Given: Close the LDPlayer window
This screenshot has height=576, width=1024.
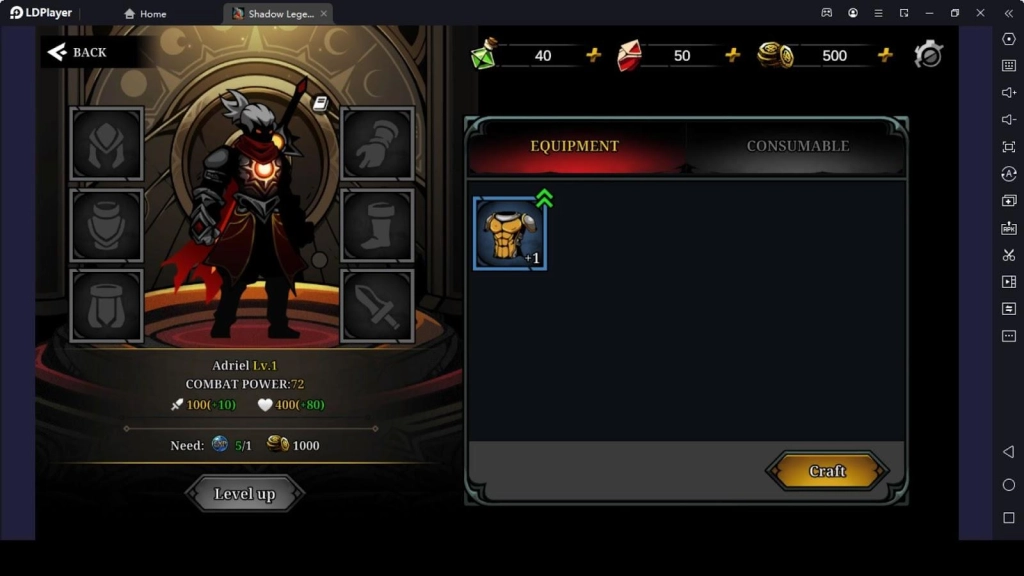Looking at the screenshot, I should [981, 13].
